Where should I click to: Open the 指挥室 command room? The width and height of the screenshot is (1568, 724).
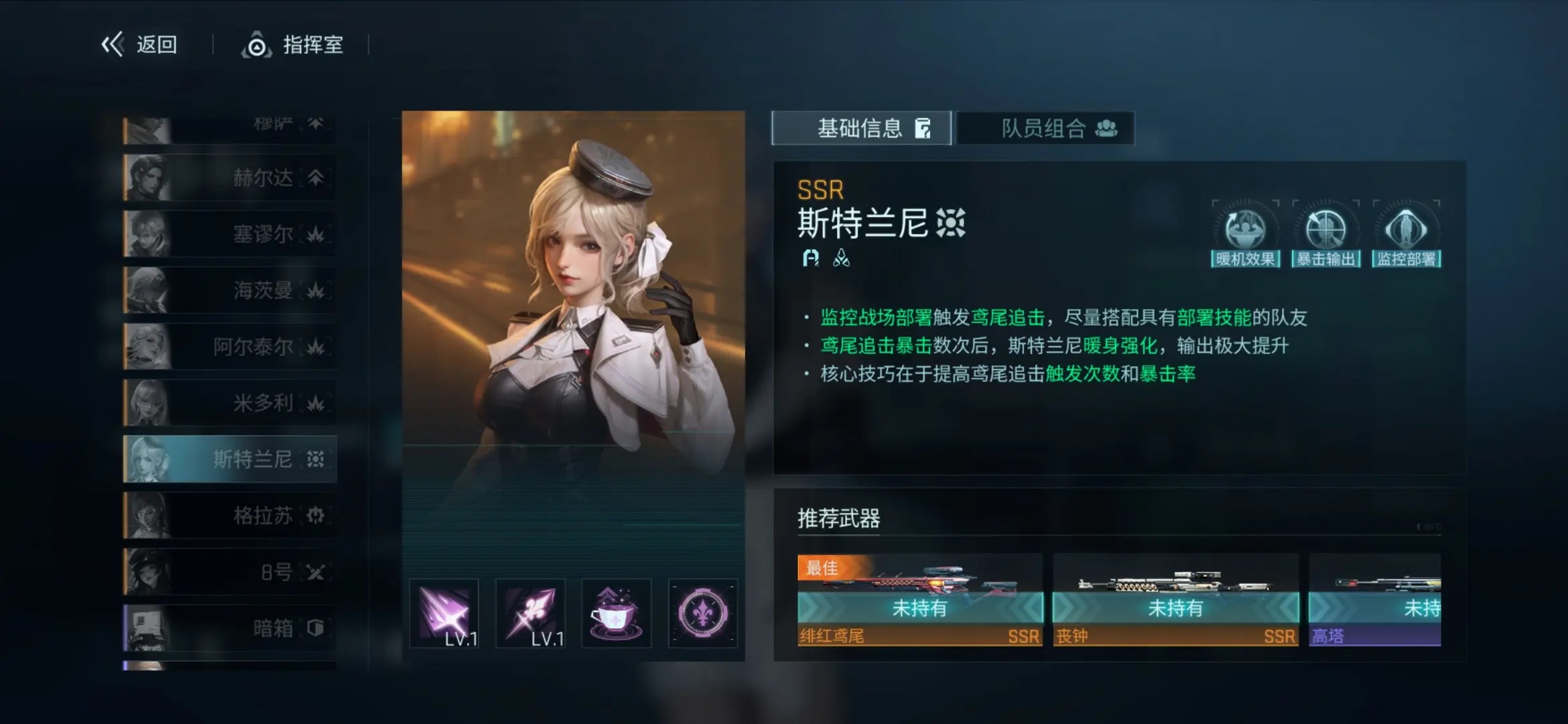(x=293, y=45)
